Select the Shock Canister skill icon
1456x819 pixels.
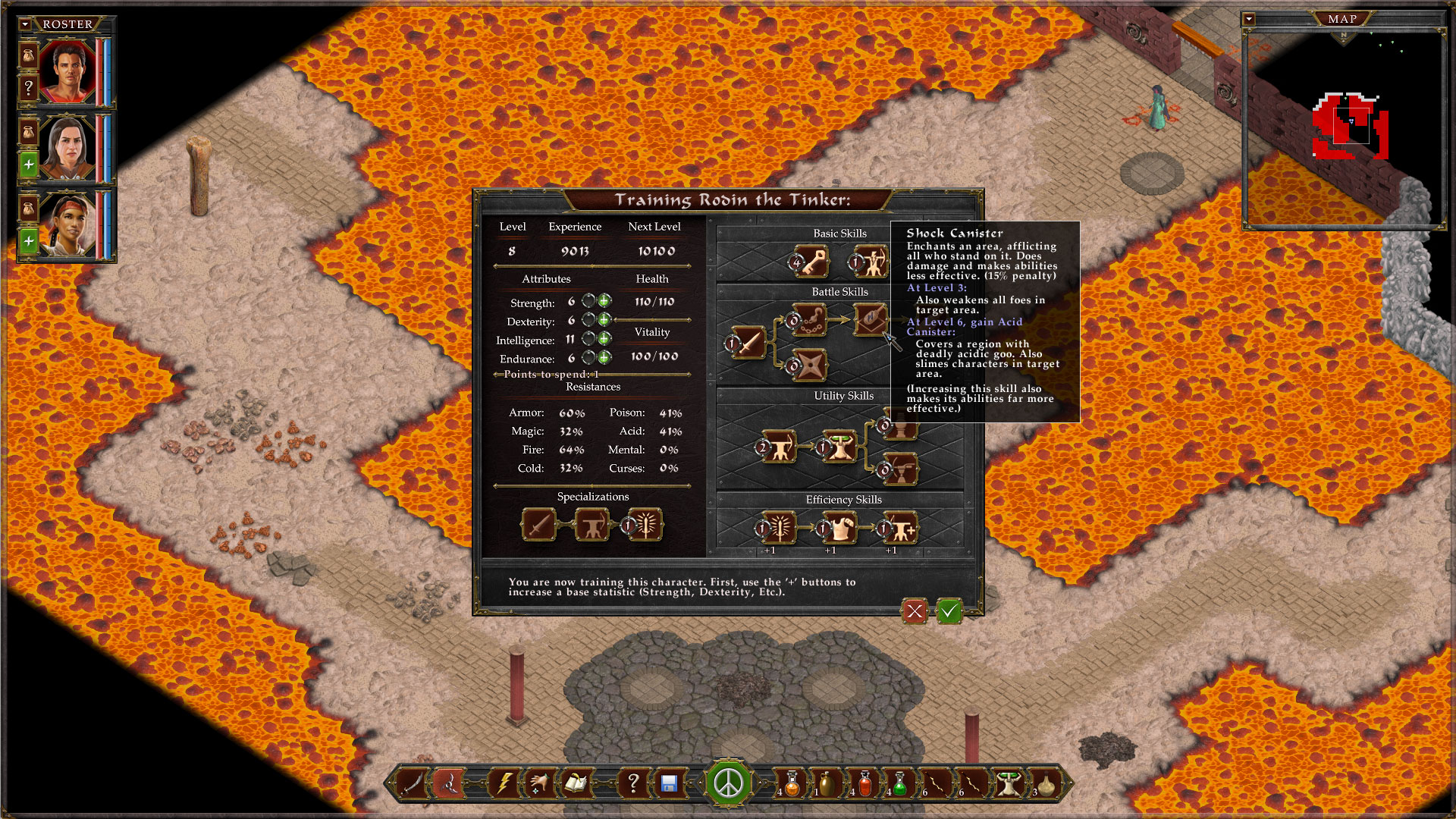point(871,321)
